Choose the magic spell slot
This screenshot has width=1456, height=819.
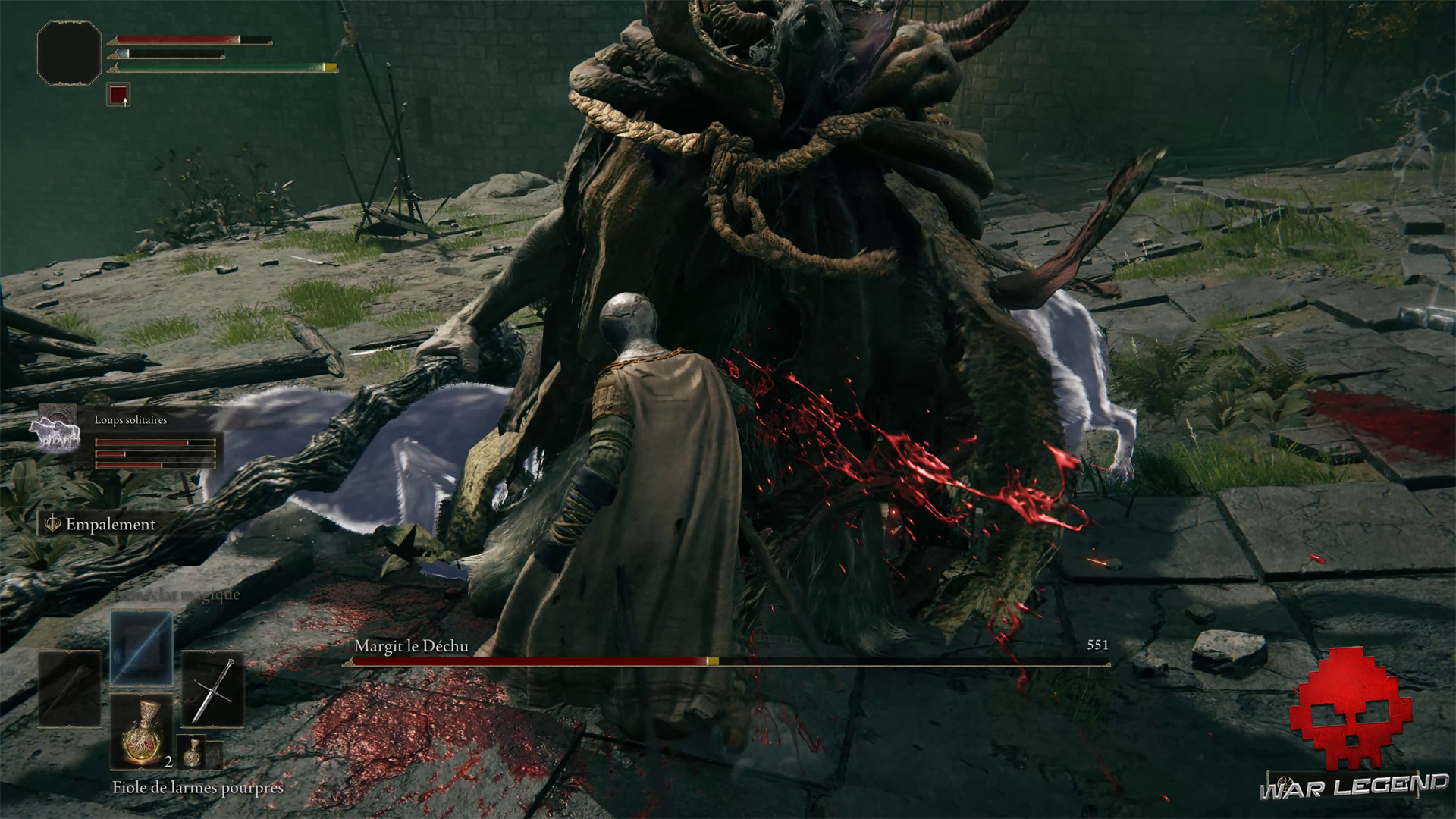142,647
